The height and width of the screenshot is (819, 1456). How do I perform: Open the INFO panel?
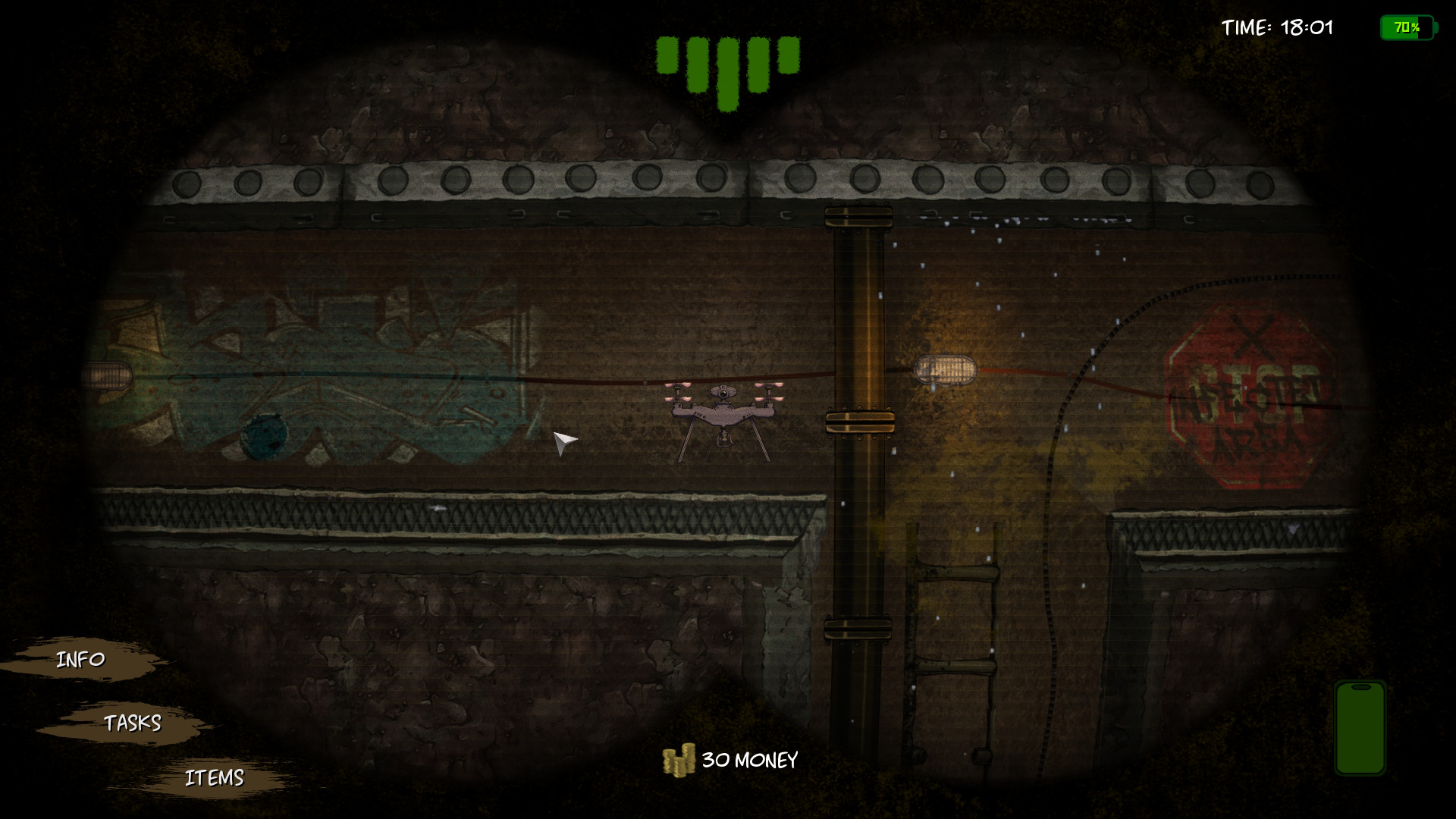(x=80, y=660)
